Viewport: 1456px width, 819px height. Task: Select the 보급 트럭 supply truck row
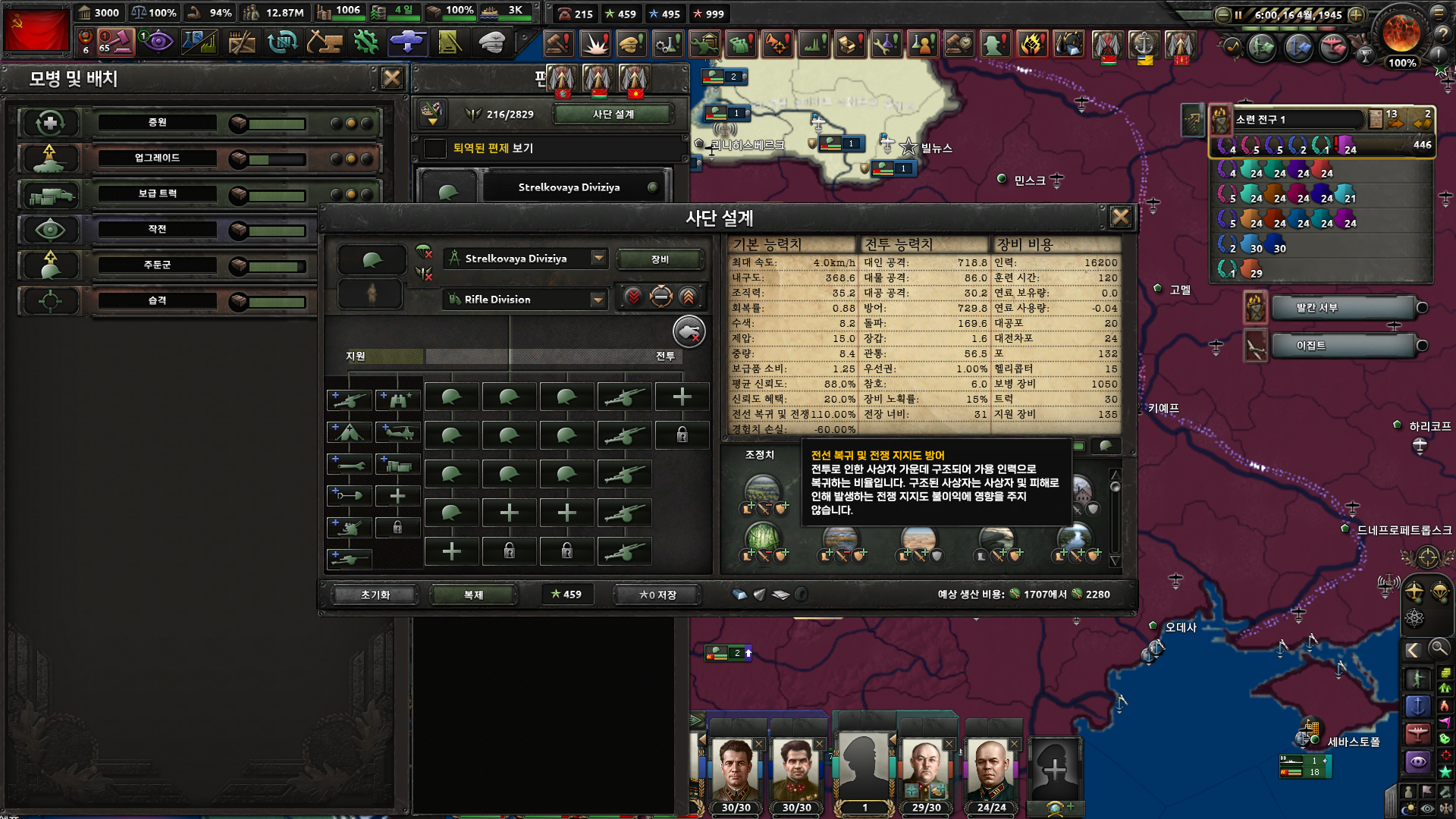pyautogui.click(x=158, y=194)
